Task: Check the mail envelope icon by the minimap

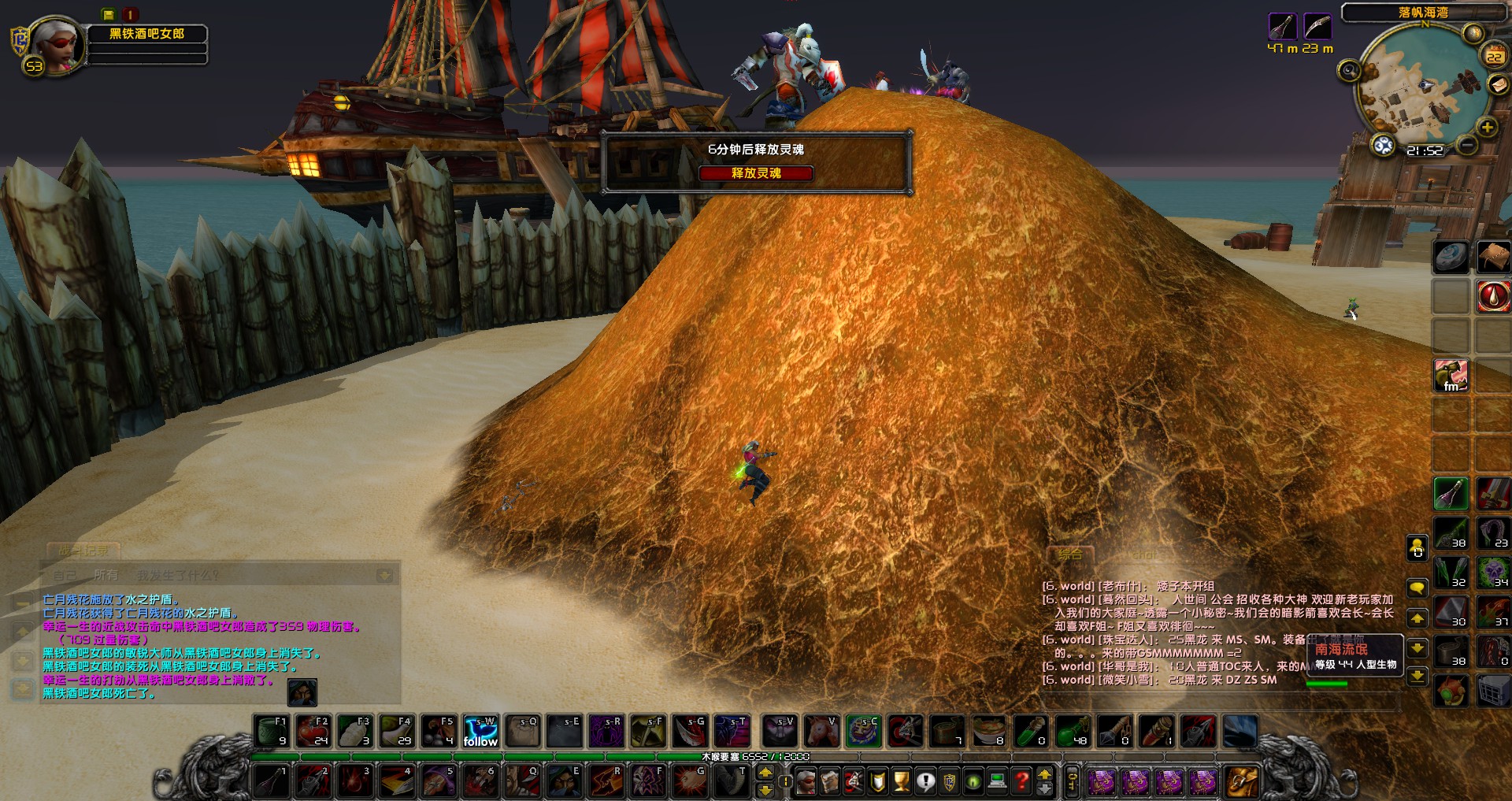Action: [1497, 84]
